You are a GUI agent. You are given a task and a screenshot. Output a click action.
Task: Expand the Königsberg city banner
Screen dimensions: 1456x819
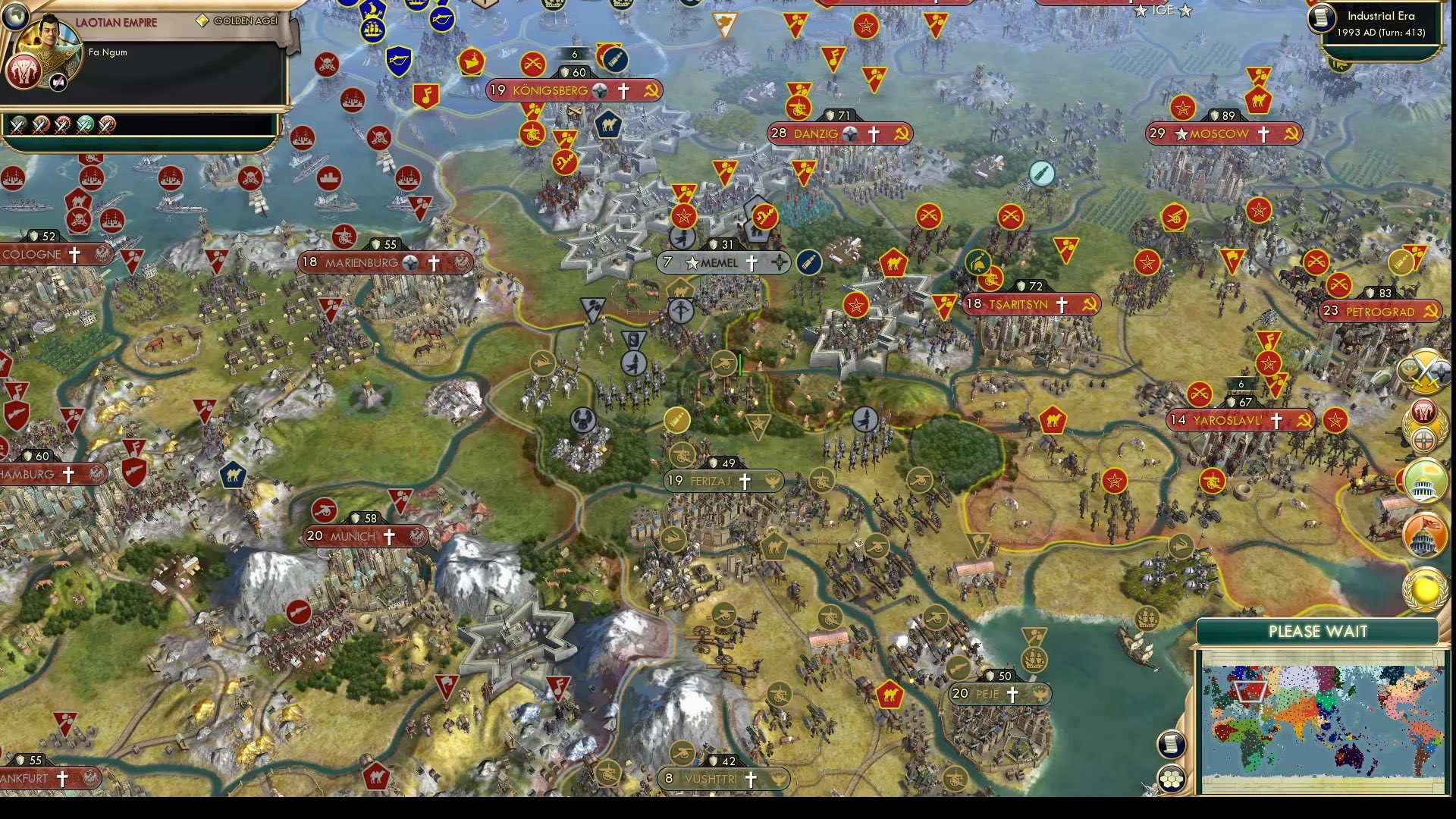551,90
